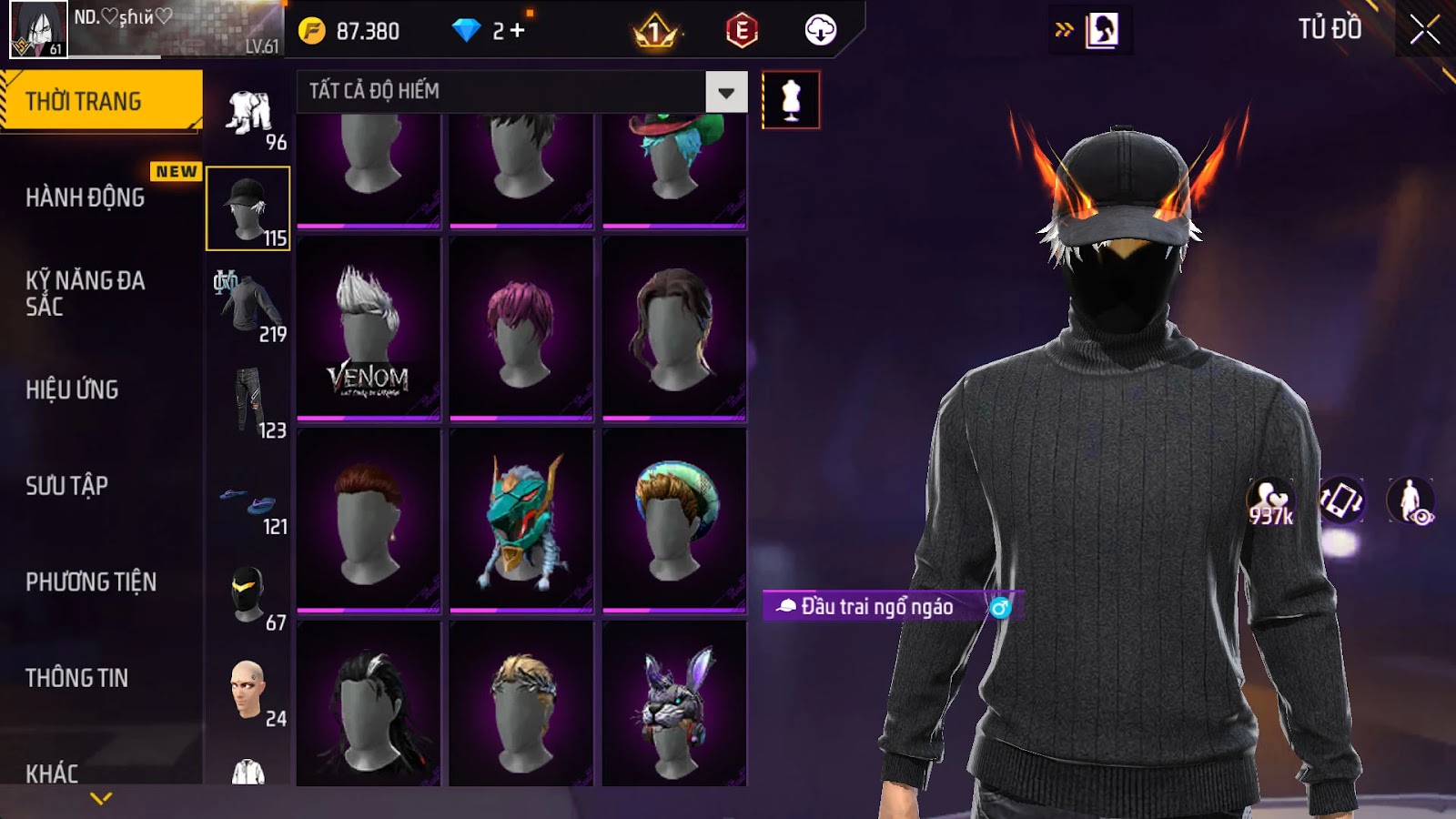
Task: Open the Tất Cả Độ Hiếm rarity dropdown
Action: (x=726, y=92)
